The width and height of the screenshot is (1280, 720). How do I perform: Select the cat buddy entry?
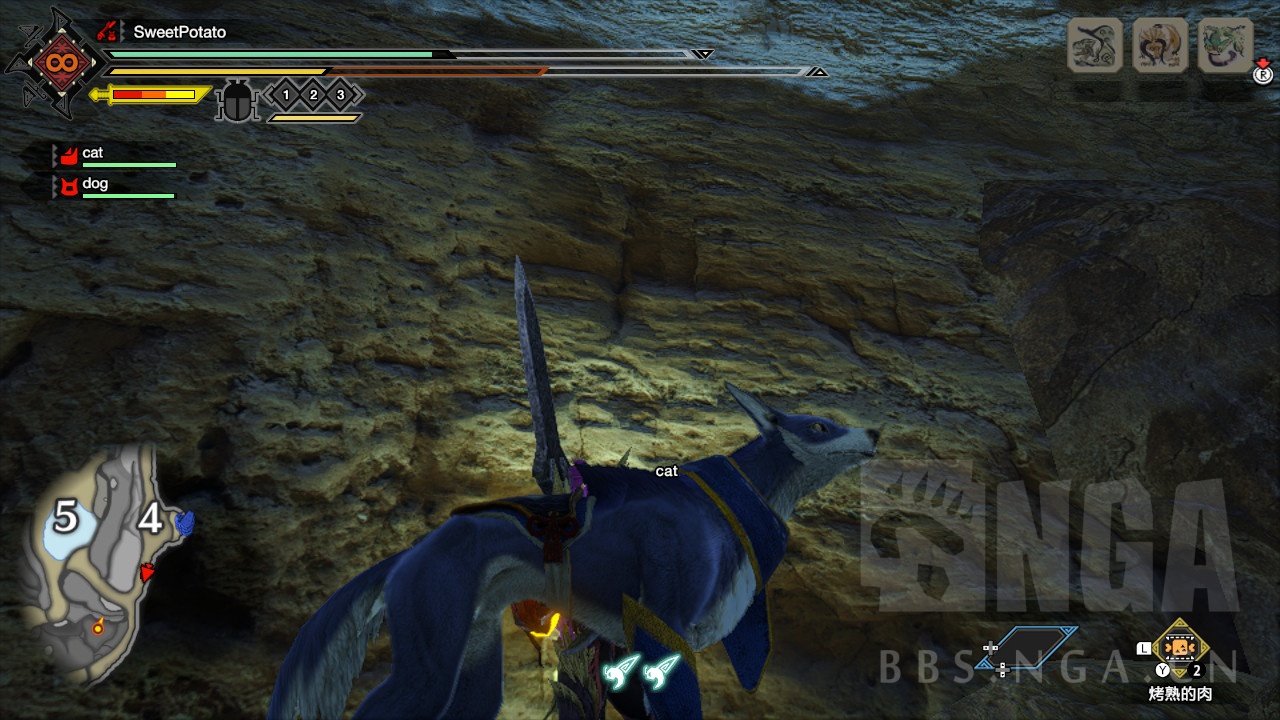pos(92,153)
